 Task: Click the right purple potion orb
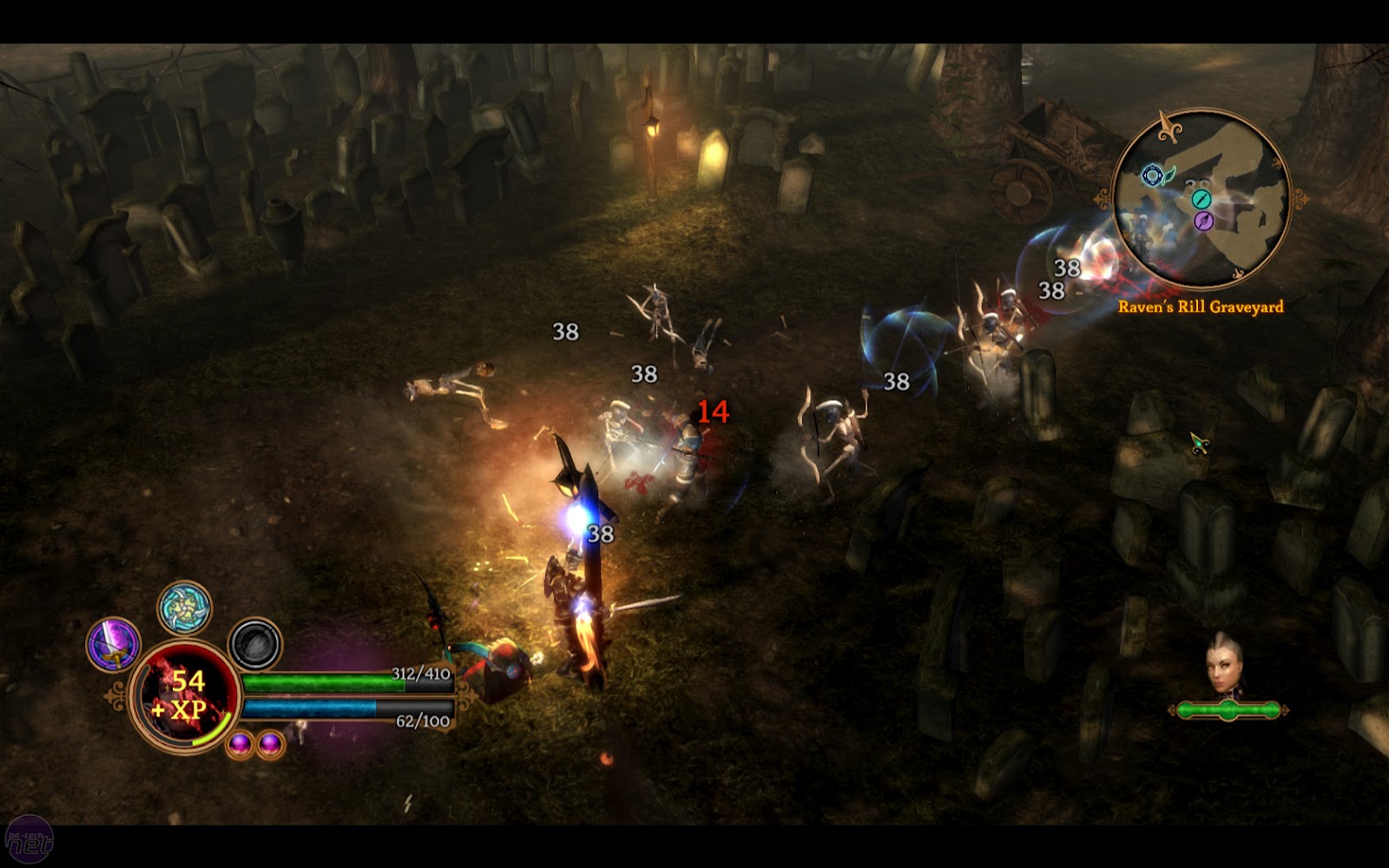coord(271,743)
